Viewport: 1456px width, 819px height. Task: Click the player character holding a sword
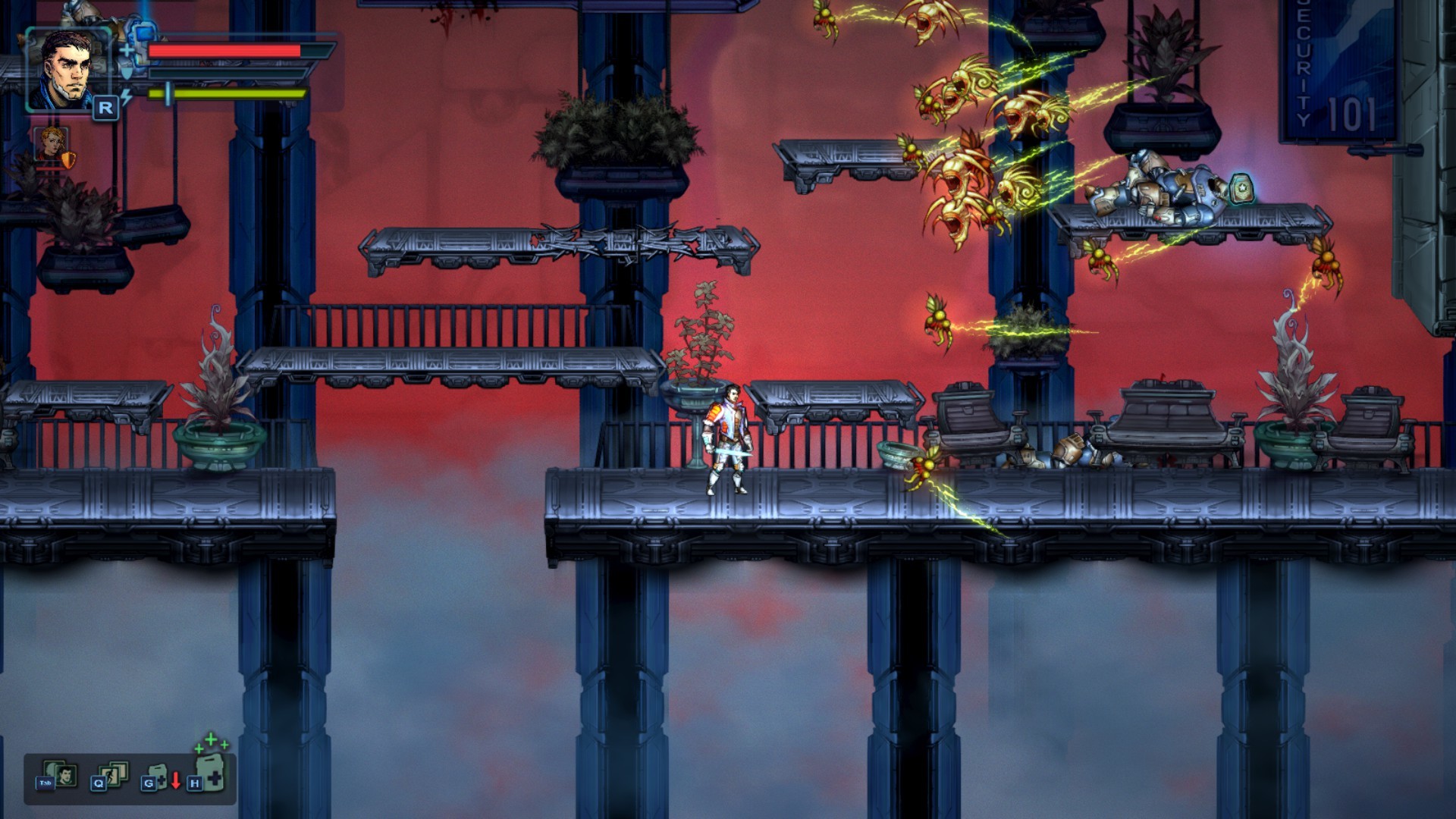730,436
